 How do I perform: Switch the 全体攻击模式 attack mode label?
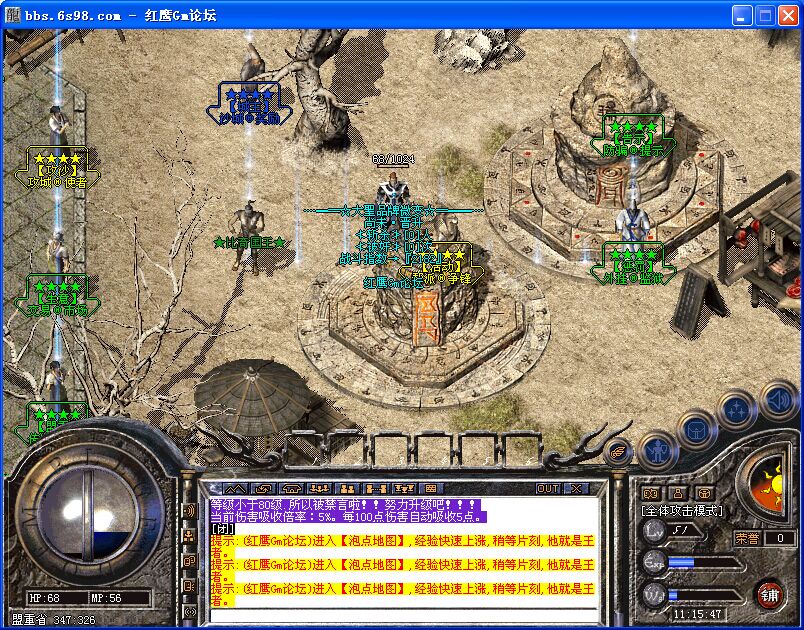681,511
